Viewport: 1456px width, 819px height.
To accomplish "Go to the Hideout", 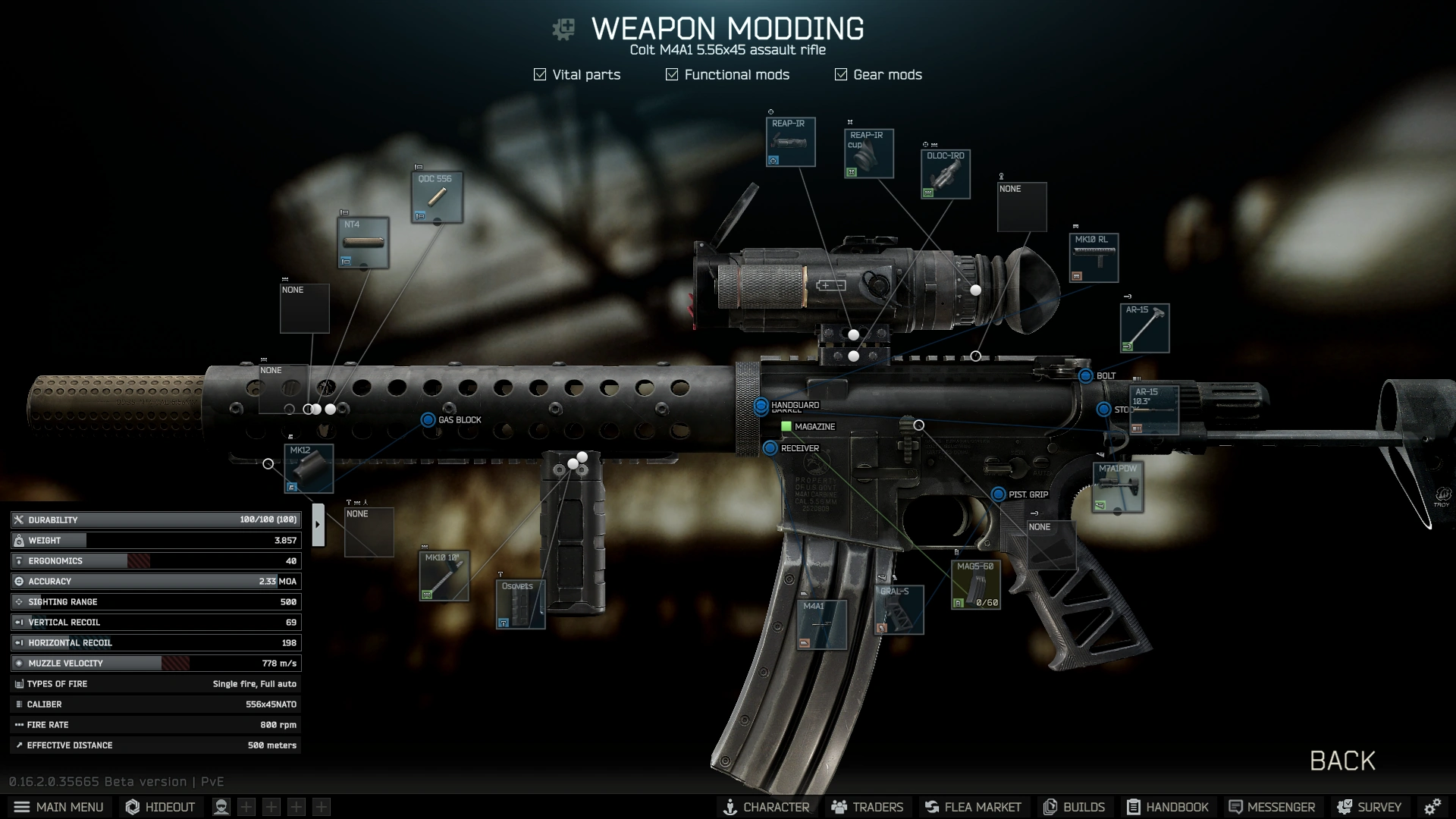I will tap(160, 807).
